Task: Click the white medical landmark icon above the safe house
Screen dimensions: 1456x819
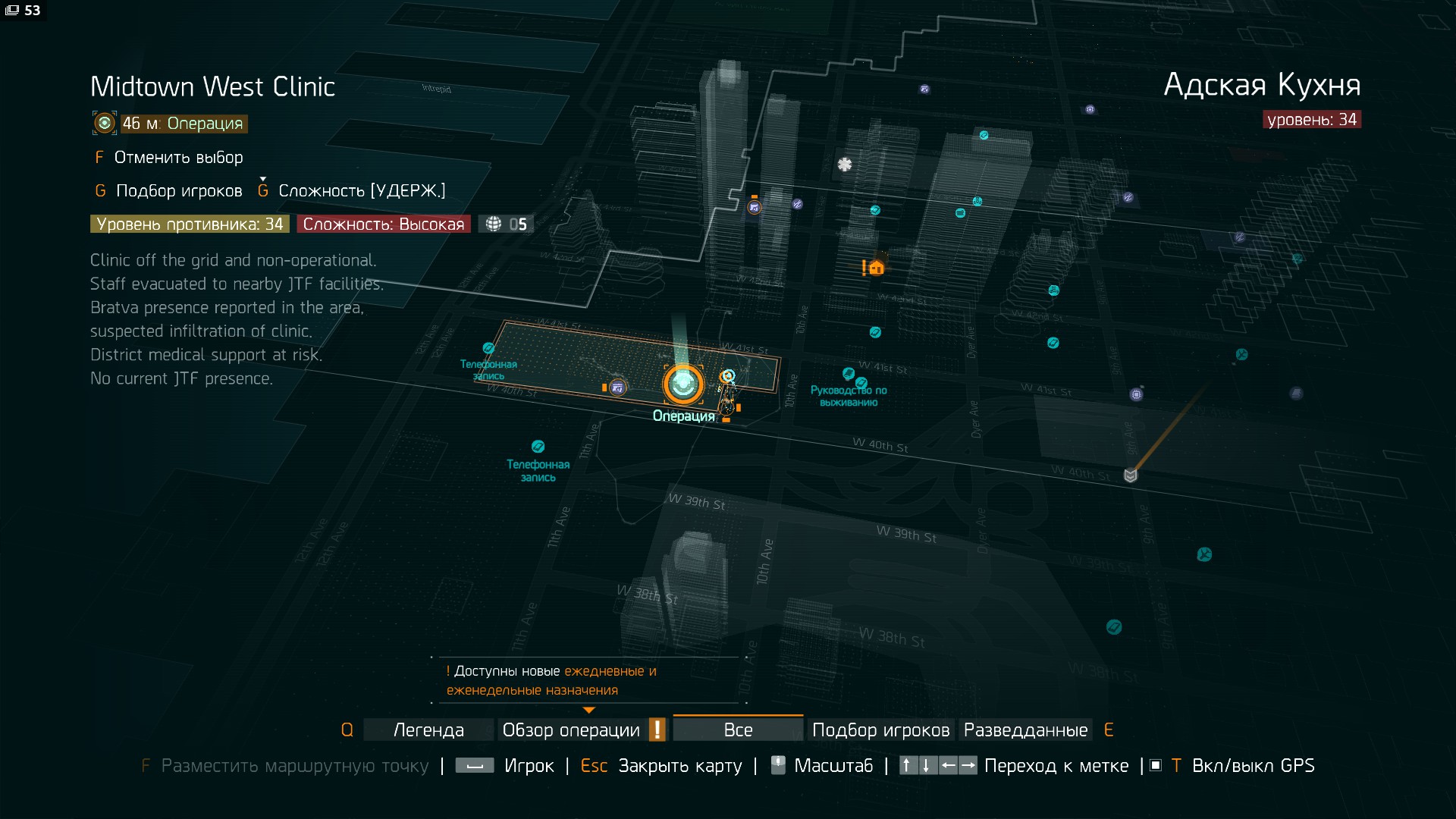Action: [x=844, y=164]
